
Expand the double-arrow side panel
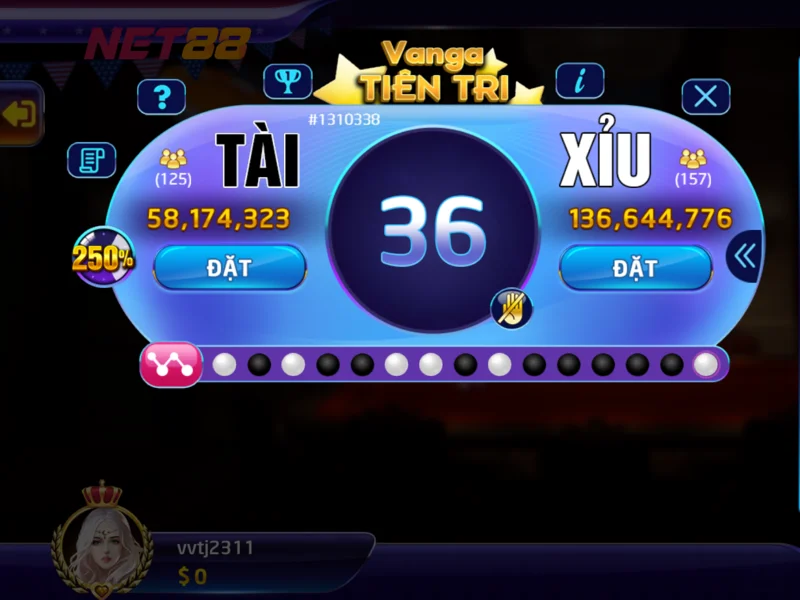click(x=744, y=256)
